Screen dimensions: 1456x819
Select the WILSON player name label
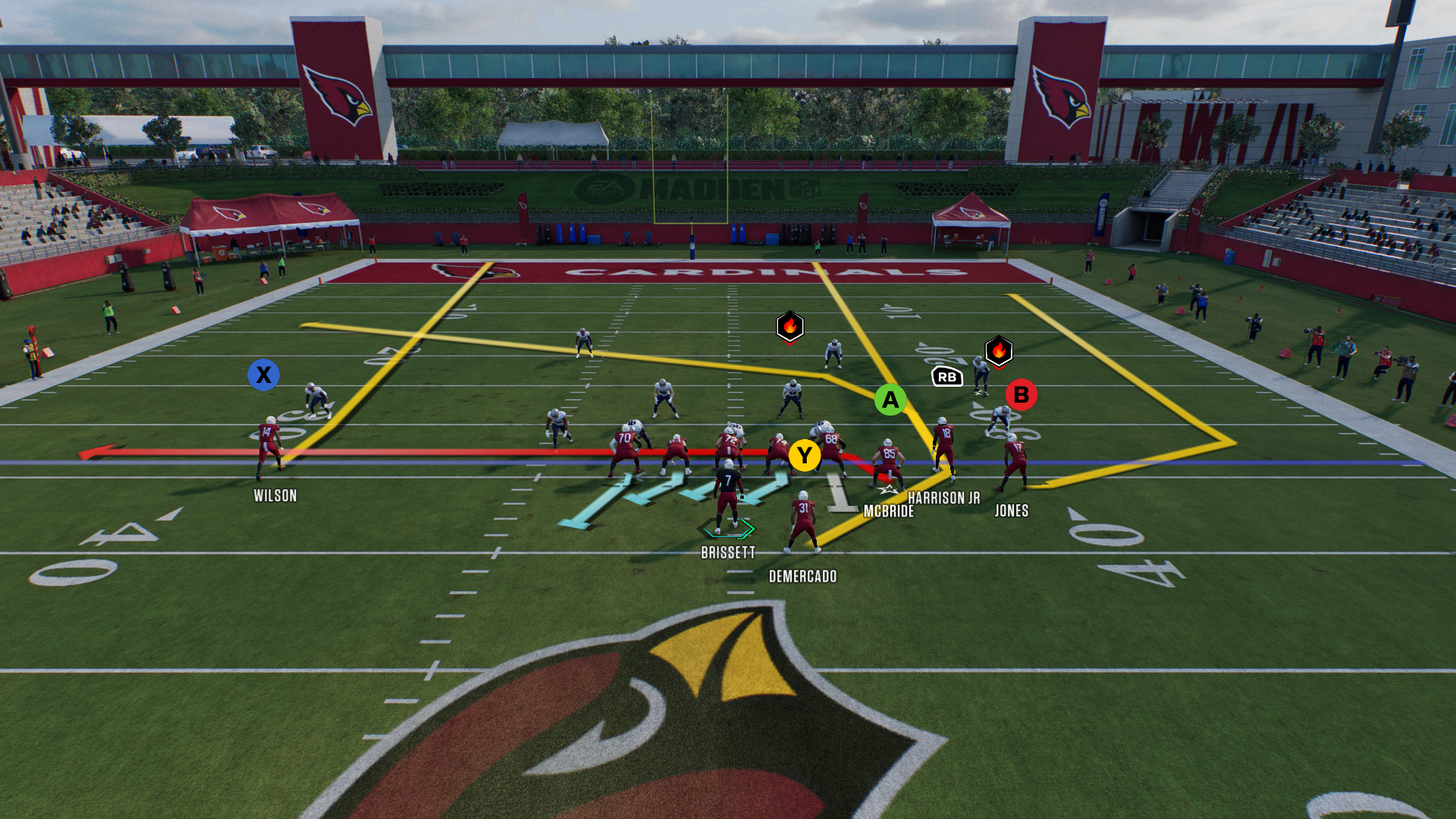click(x=275, y=496)
